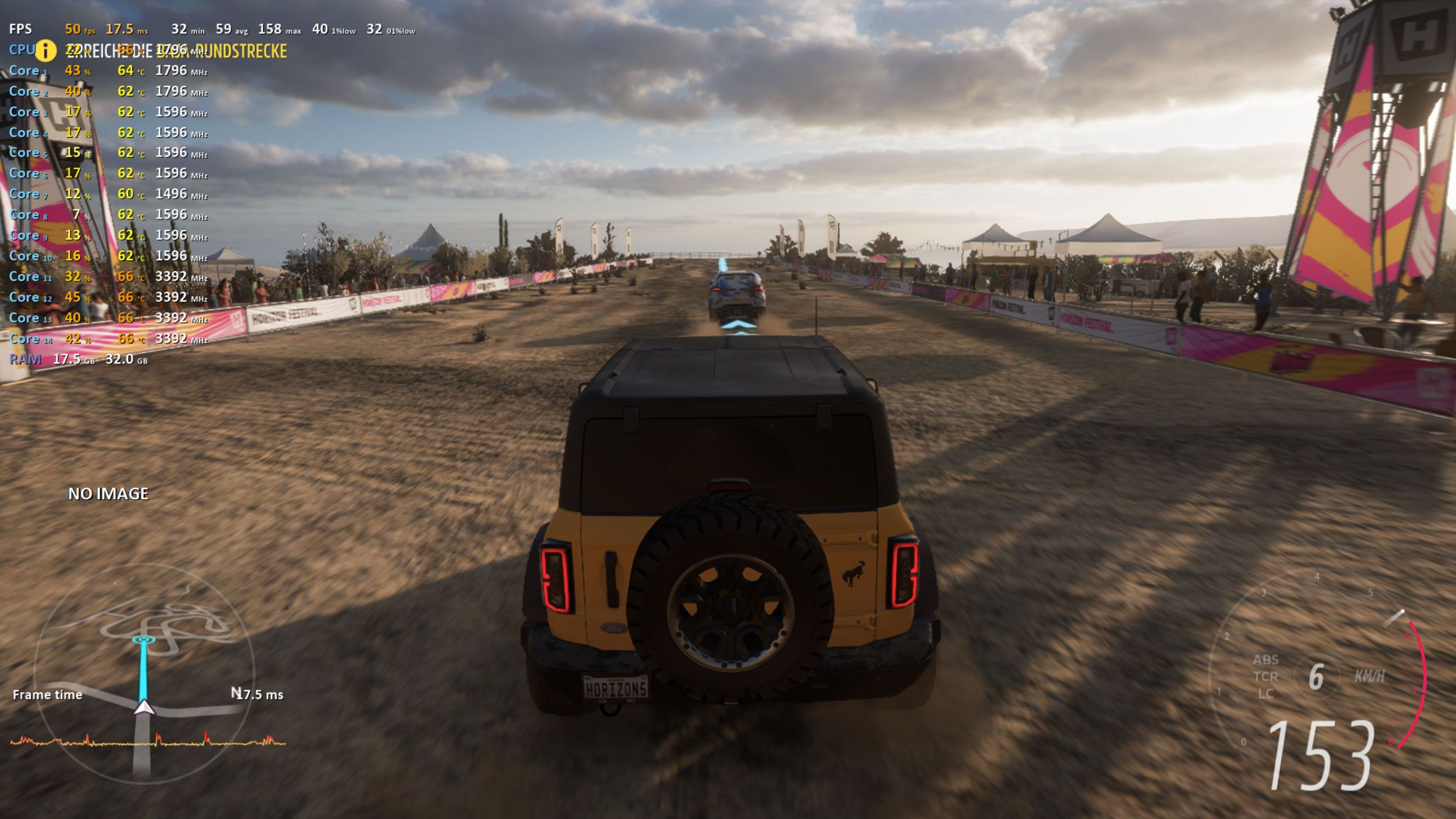Select the yellow info objective icon

(46, 51)
